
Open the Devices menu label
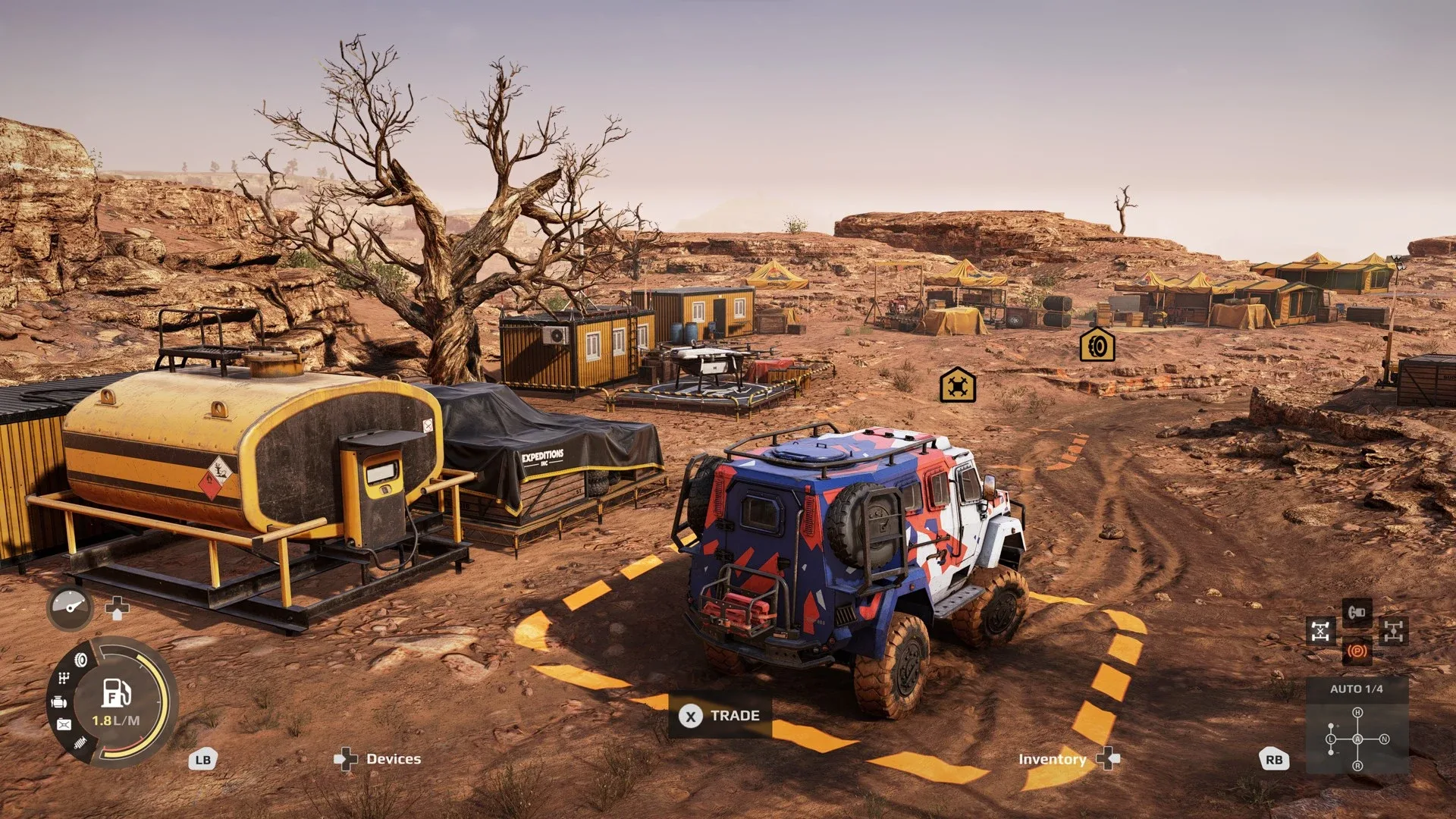(x=393, y=758)
